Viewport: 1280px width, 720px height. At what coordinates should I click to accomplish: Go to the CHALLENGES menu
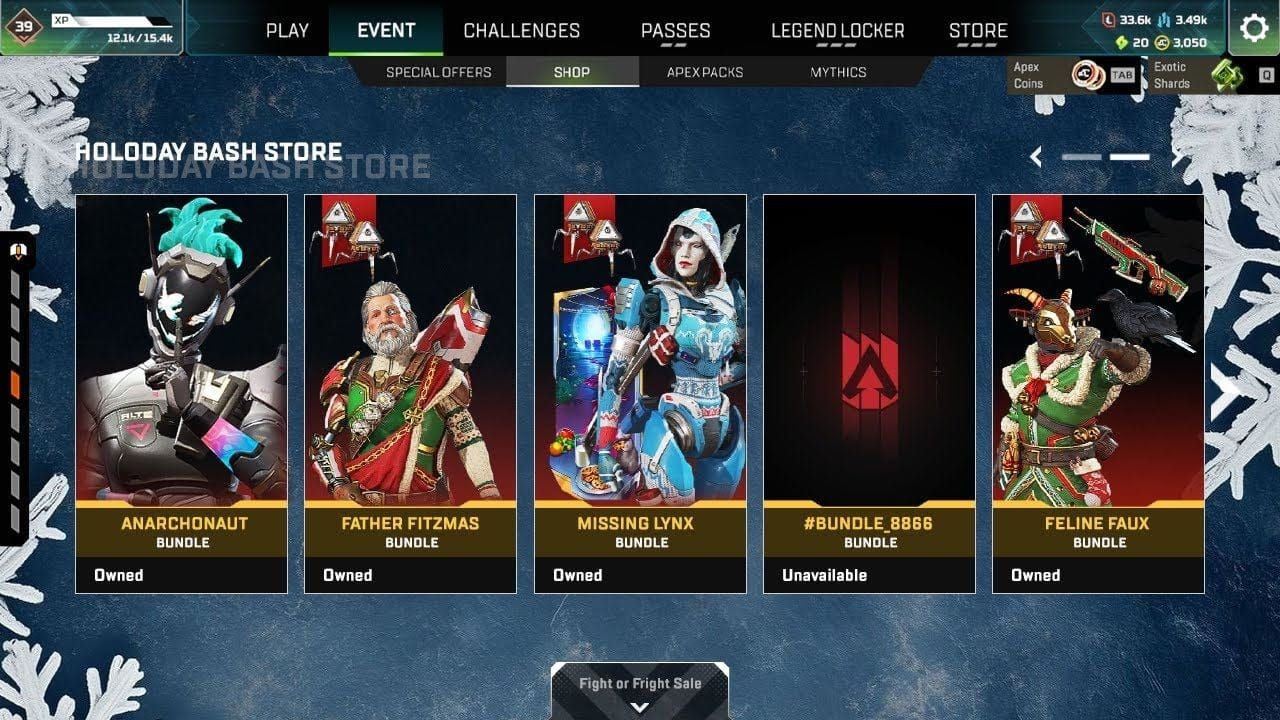(521, 30)
